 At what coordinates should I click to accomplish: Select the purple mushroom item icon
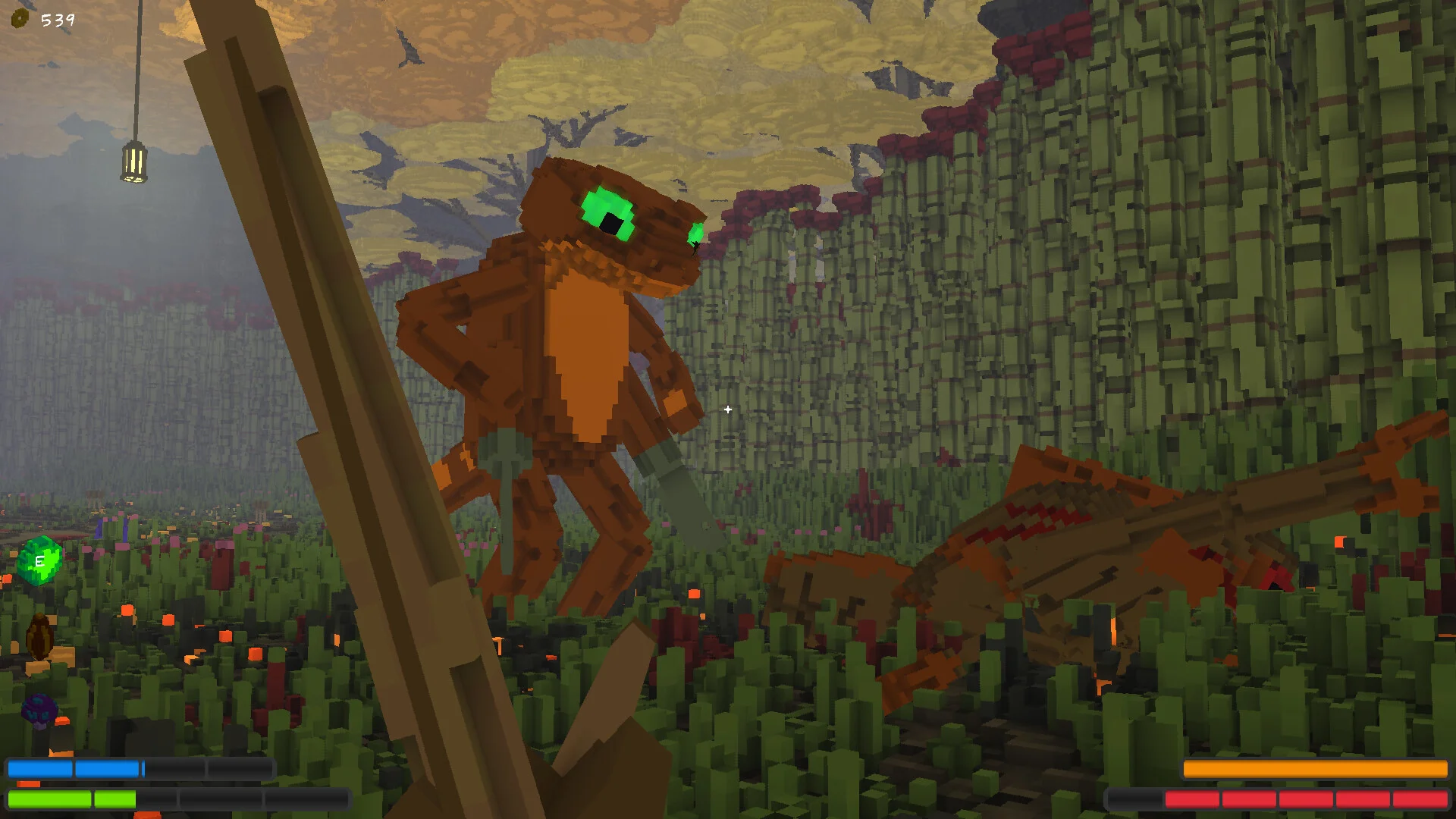click(x=39, y=710)
